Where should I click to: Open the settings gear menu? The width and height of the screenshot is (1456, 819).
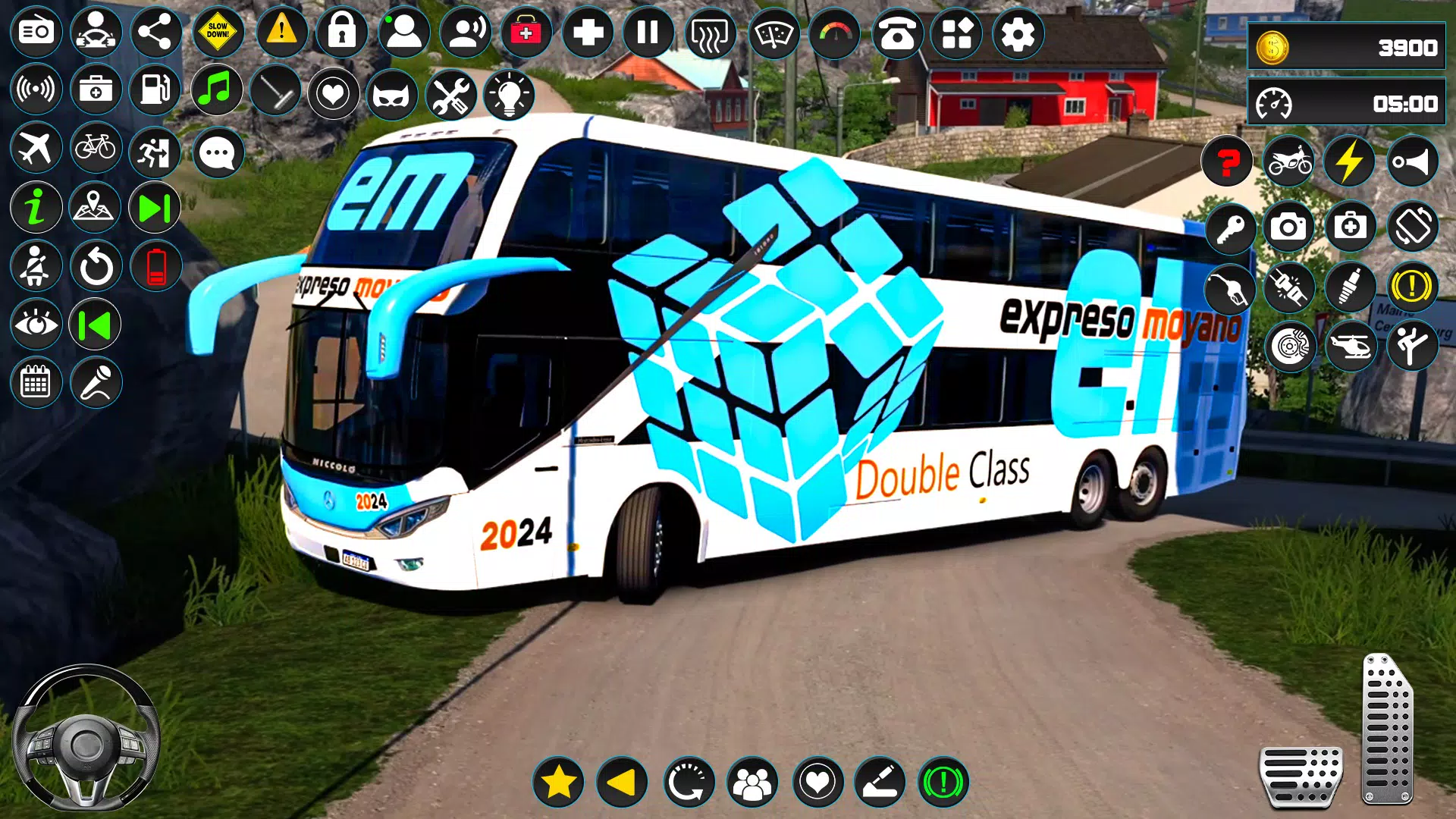pos(1020,33)
